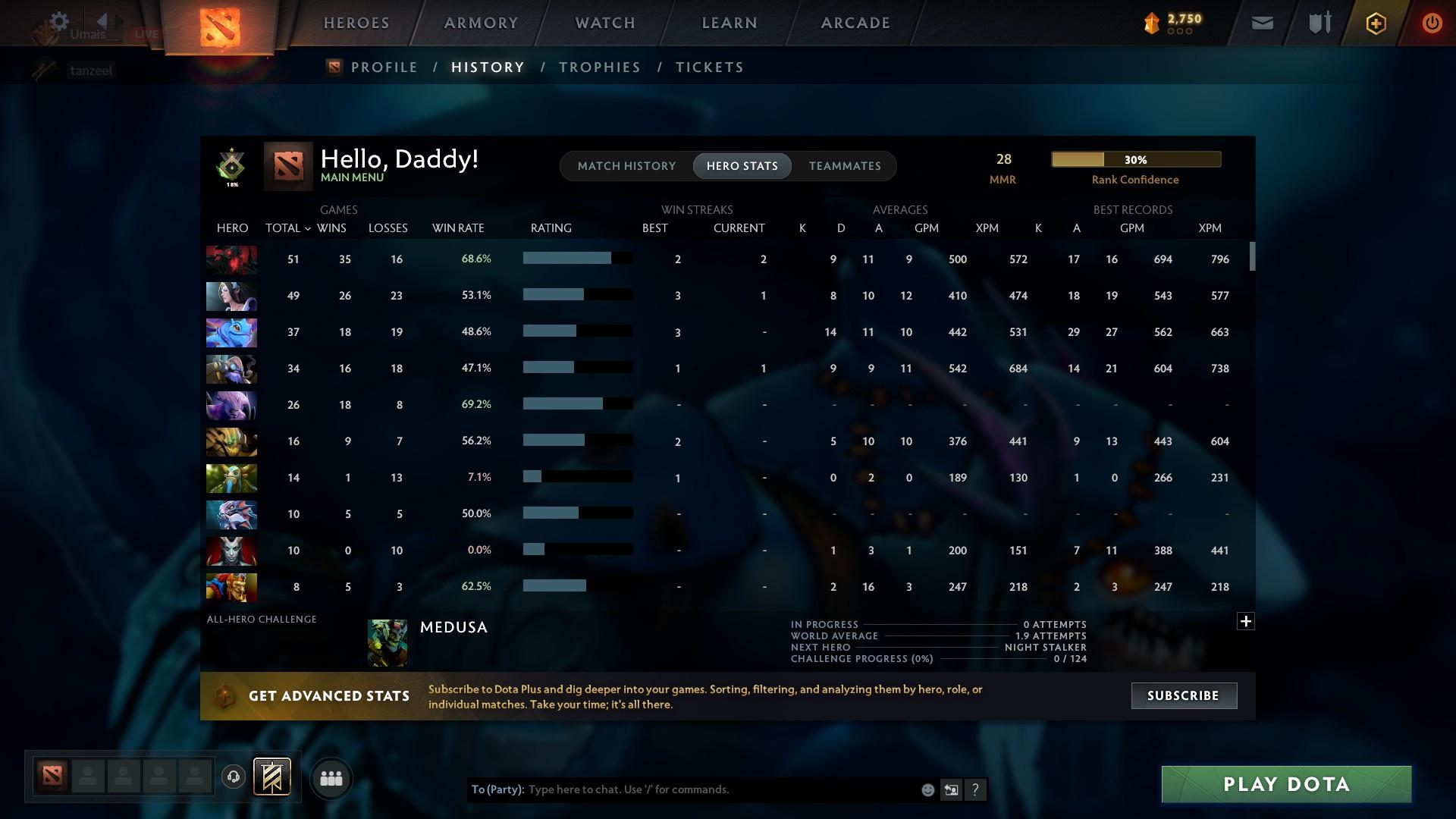The height and width of the screenshot is (819, 1456).
Task: Open the MATCH HISTORY view
Action: 626,165
